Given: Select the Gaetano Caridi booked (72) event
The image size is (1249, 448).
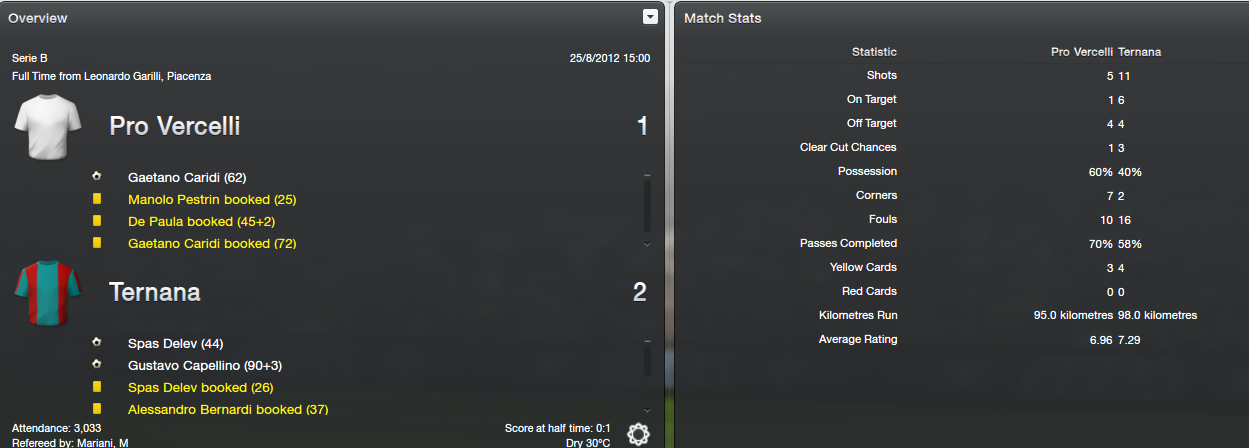Looking at the screenshot, I should click(213, 243).
